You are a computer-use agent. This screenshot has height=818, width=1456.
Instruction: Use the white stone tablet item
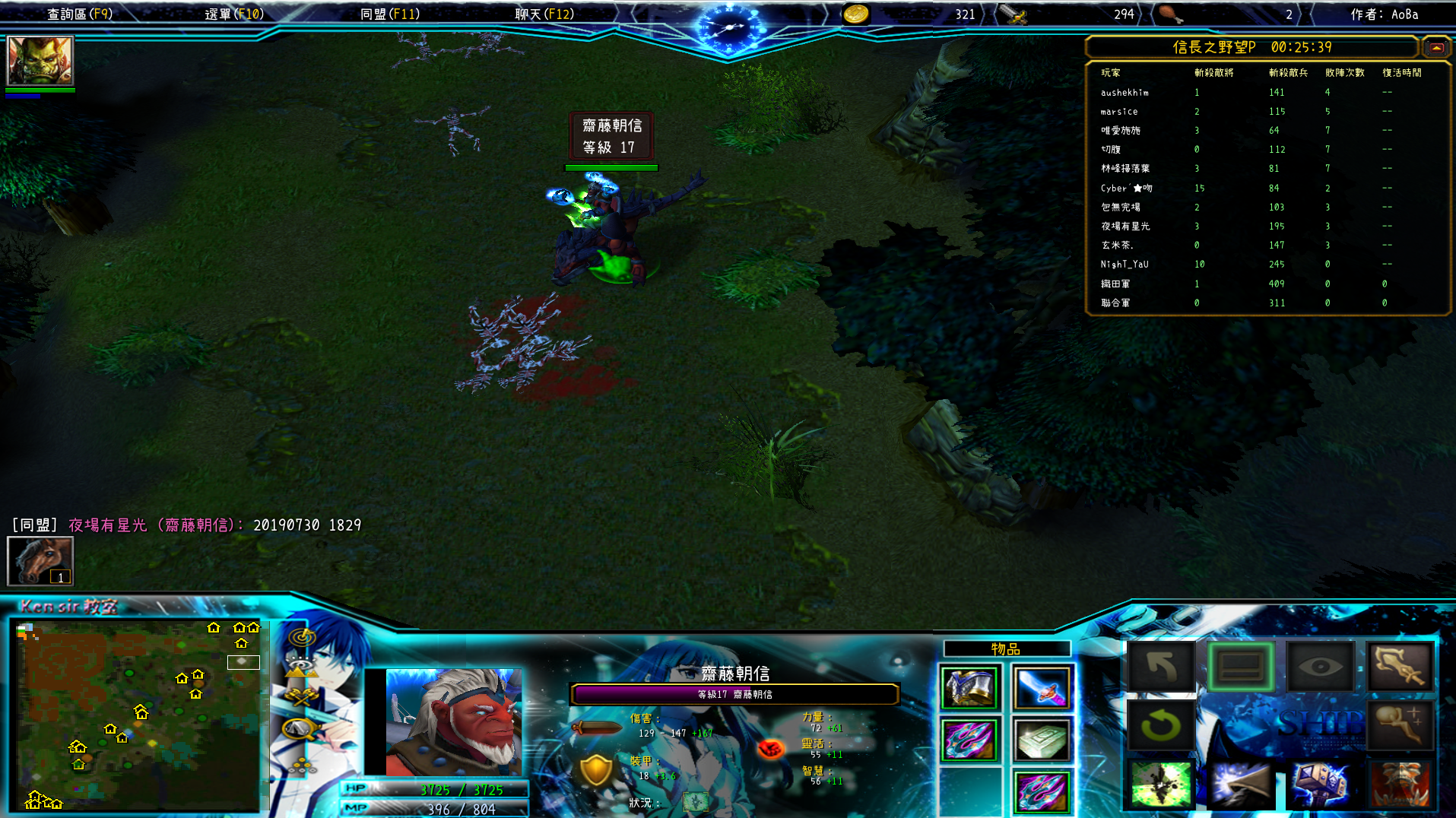tap(1042, 739)
